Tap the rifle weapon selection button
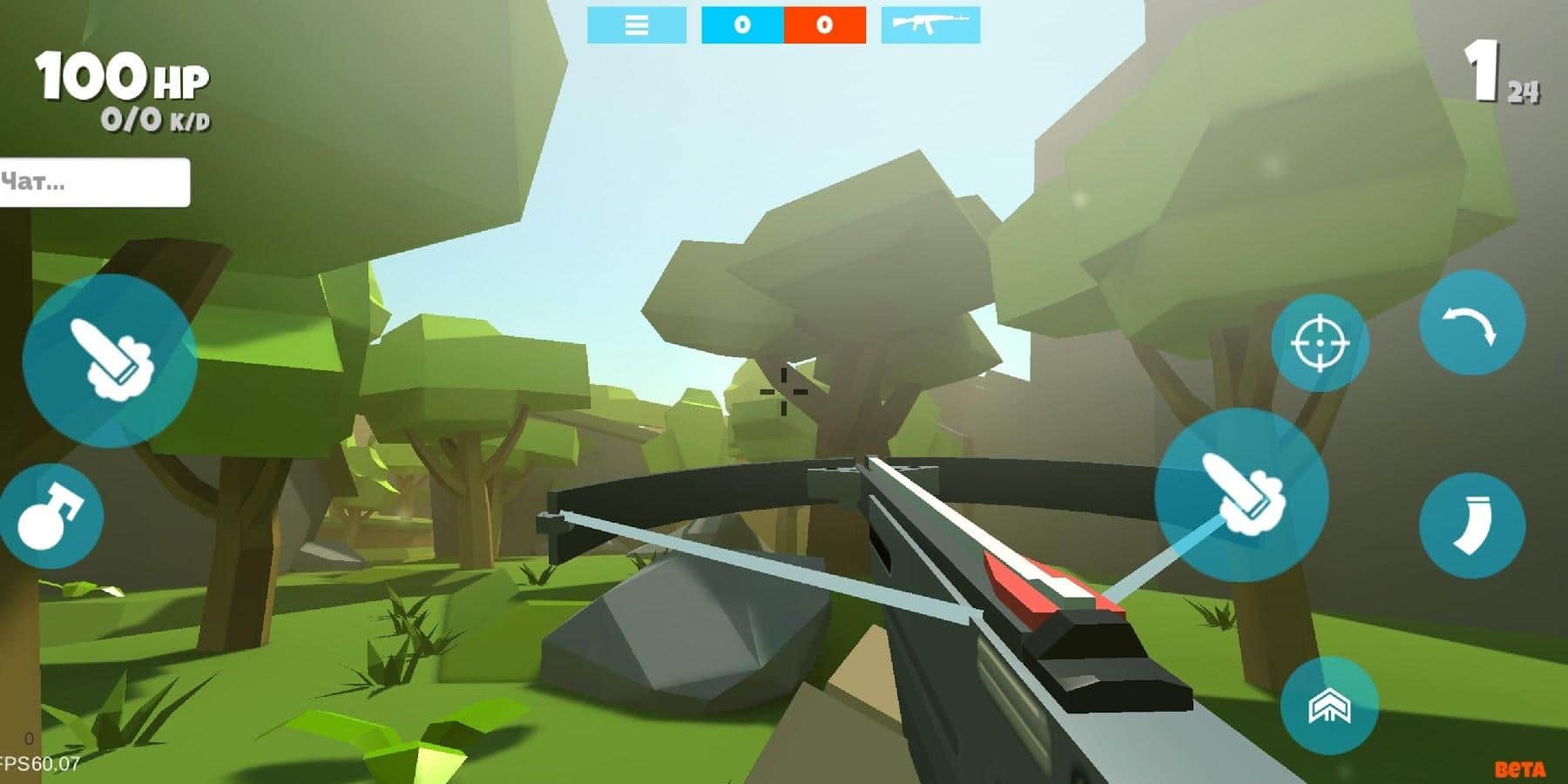1568x784 pixels. coord(930,24)
